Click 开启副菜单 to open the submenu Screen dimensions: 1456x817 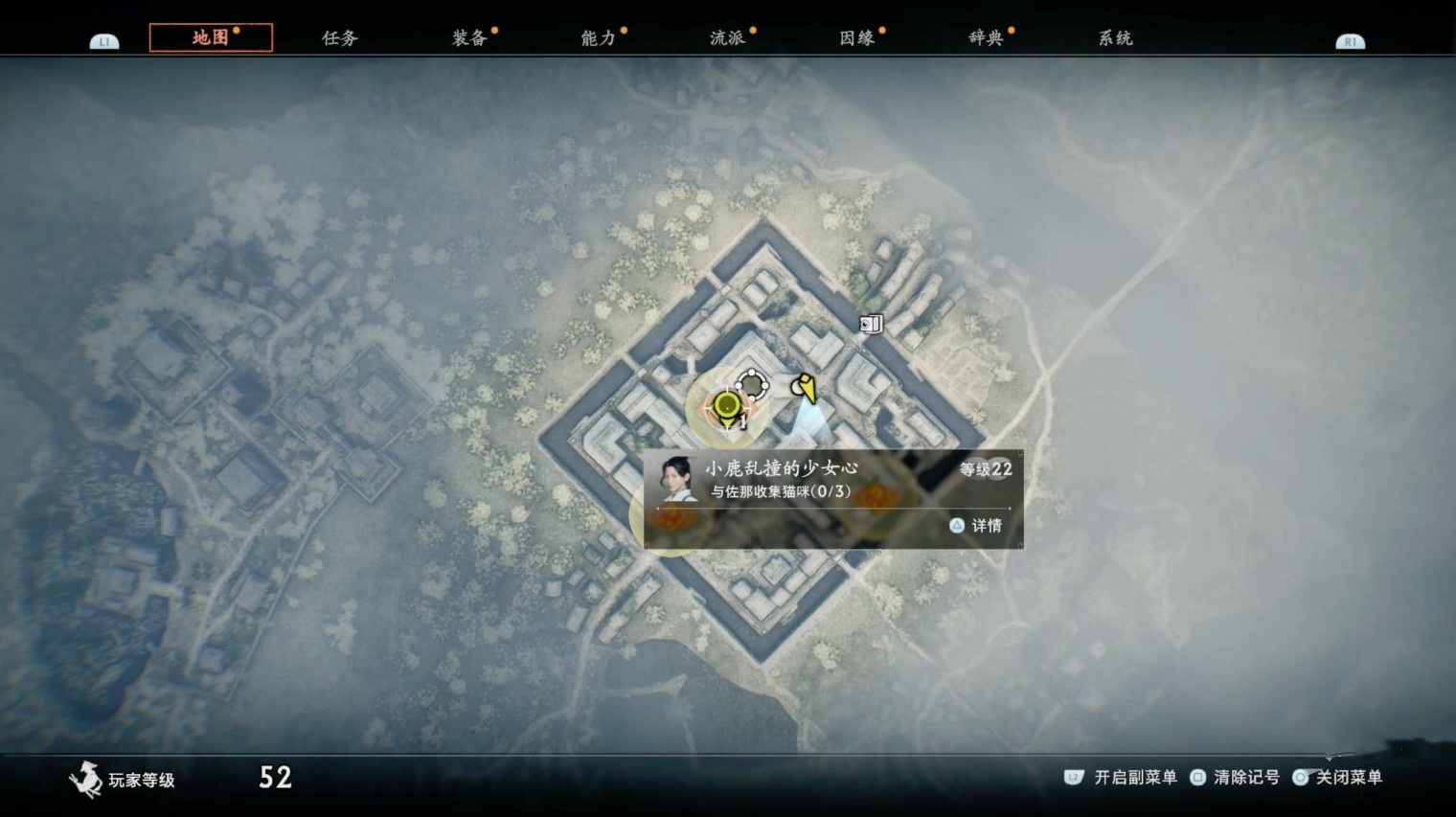tap(1123, 777)
